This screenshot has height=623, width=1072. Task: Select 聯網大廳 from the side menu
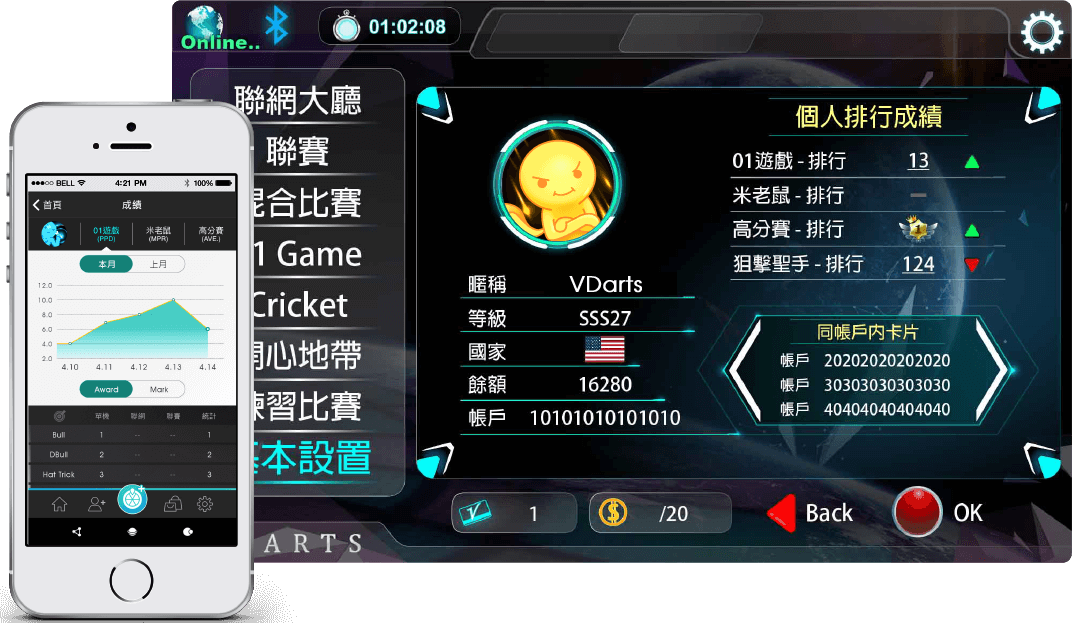click(298, 100)
